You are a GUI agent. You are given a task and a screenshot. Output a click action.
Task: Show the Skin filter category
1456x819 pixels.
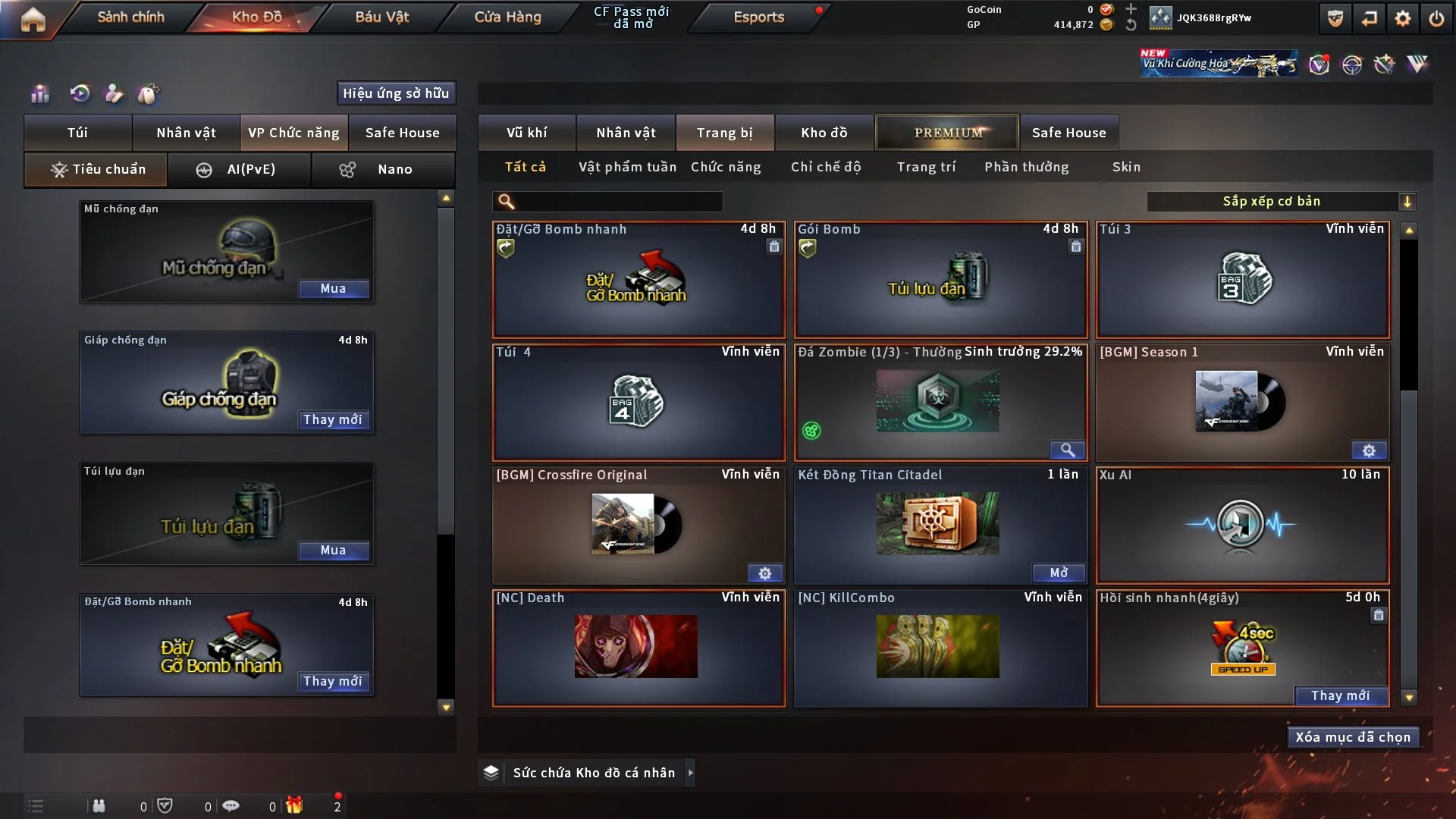coord(1126,167)
